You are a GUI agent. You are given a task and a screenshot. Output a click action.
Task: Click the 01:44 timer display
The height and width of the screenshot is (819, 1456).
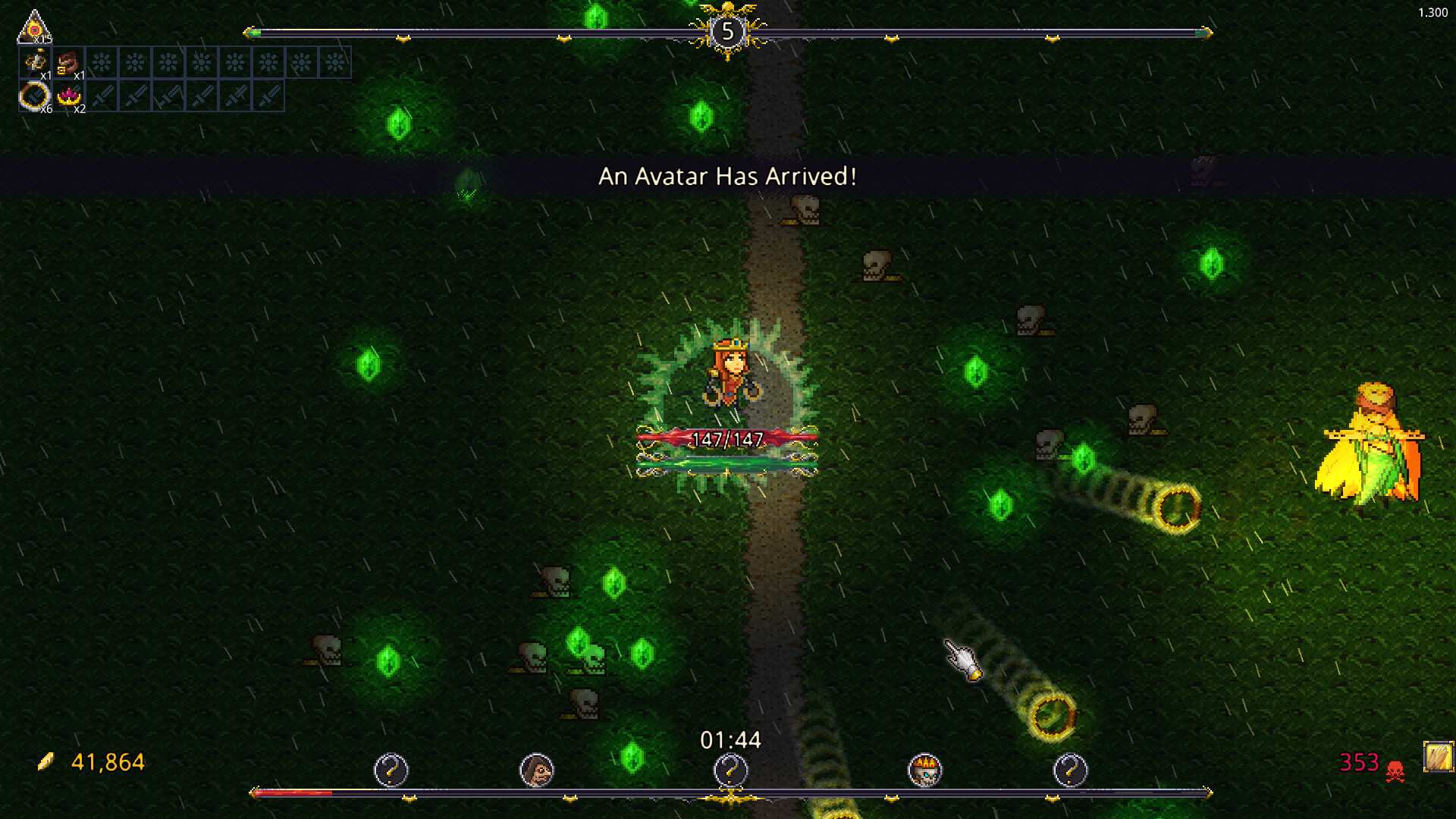(730, 739)
